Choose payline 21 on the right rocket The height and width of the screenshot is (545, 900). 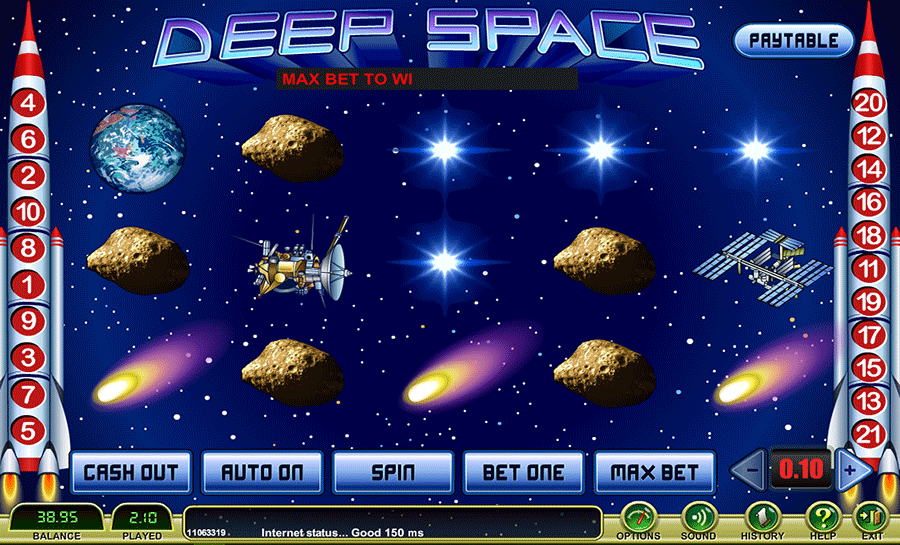point(870,433)
